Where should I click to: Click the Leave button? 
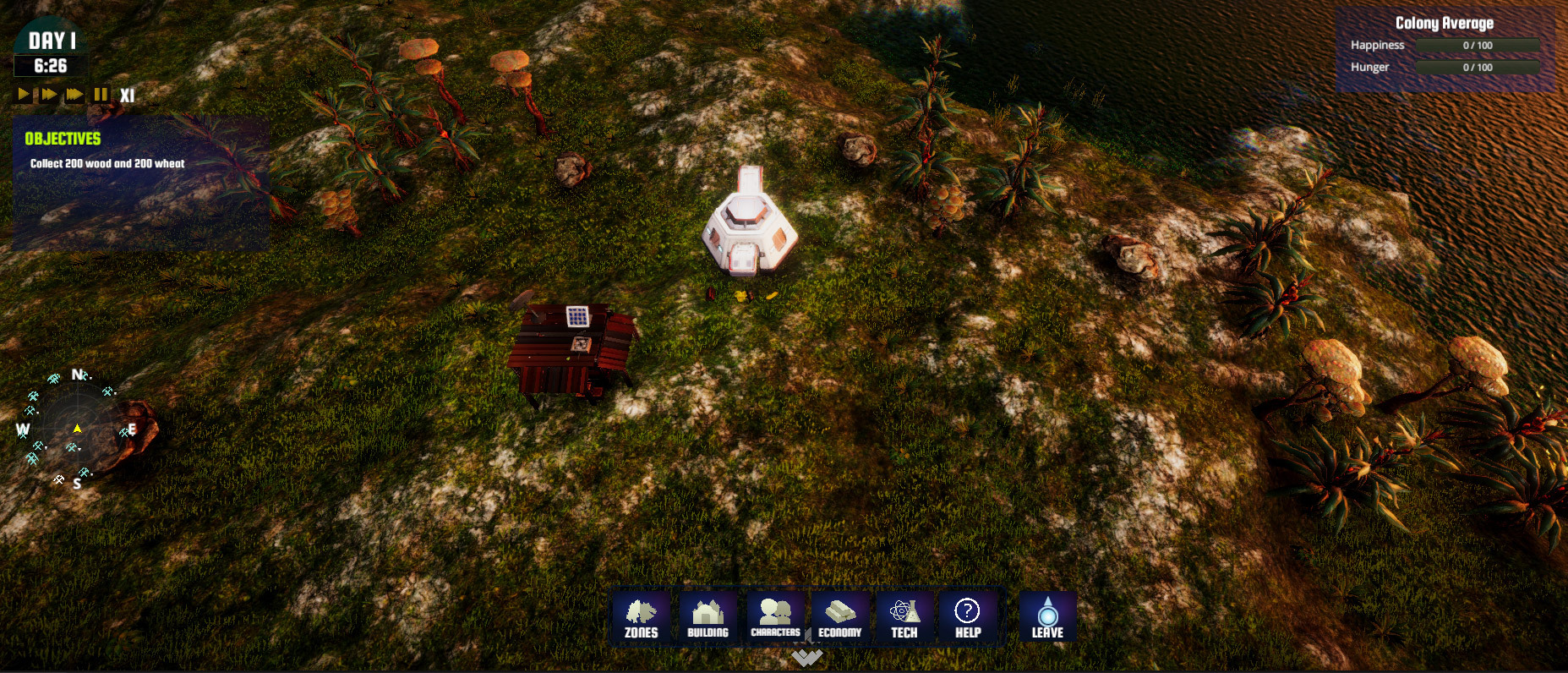[x=1047, y=618]
